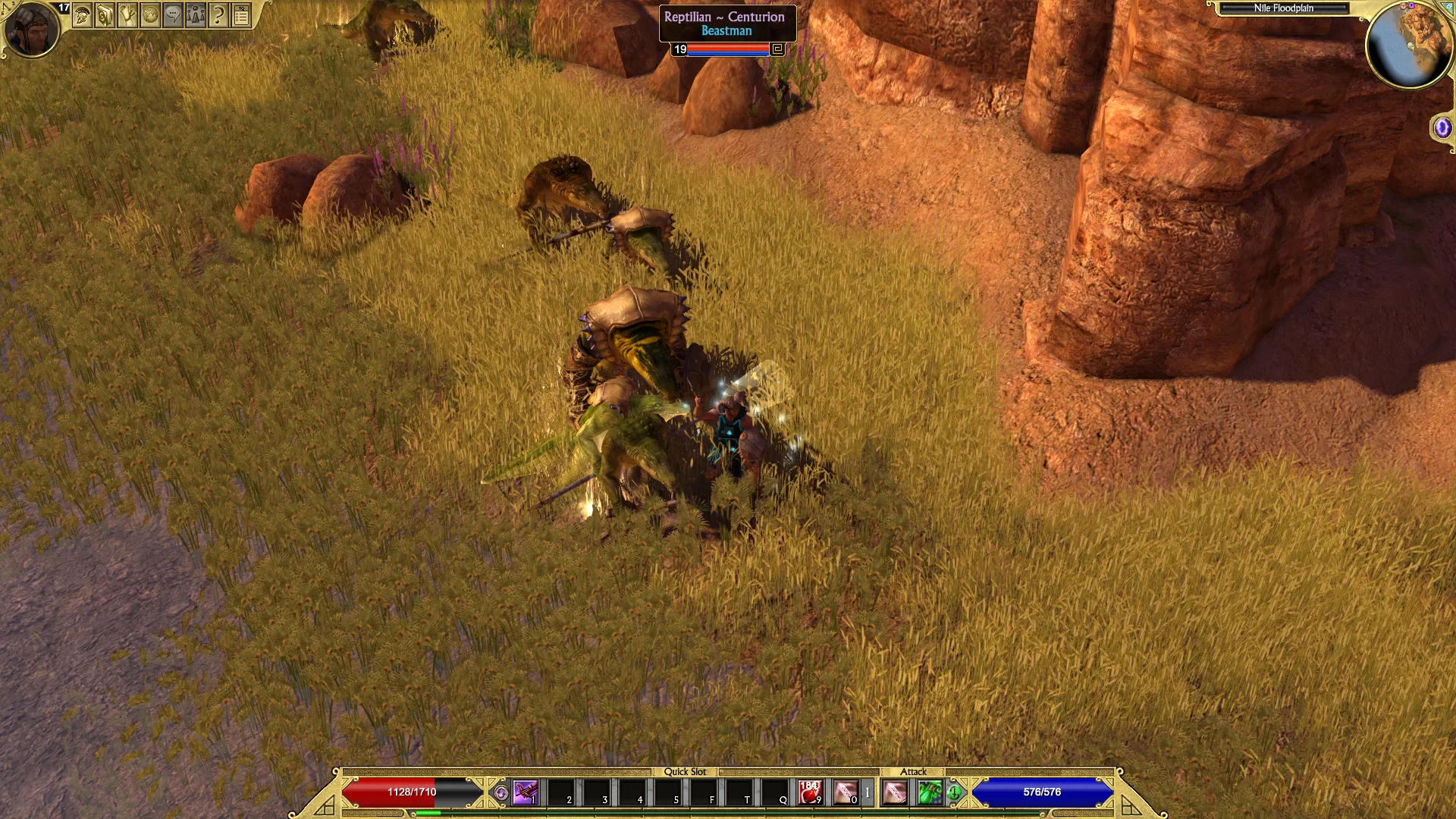This screenshot has width=1456, height=819.
Task: Open the skills book icon
Action: (105, 14)
